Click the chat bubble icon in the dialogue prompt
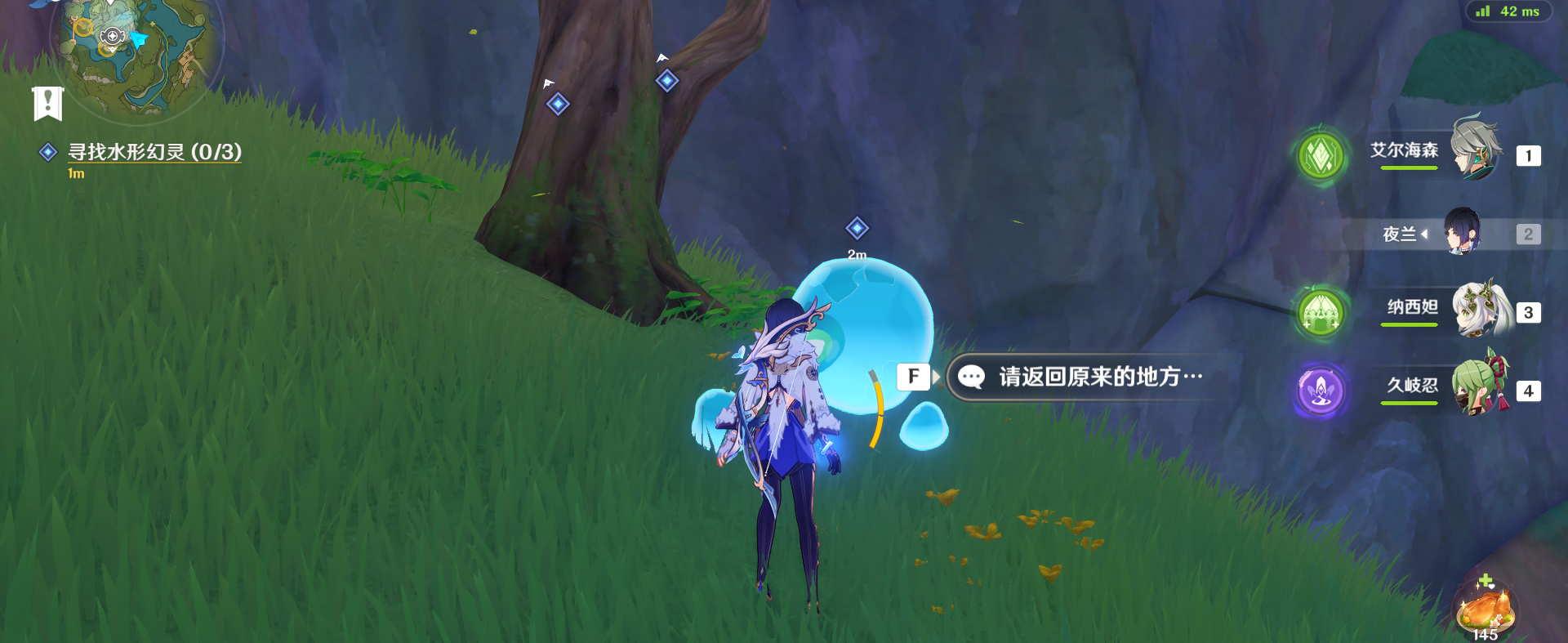1568x643 pixels. [973, 376]
